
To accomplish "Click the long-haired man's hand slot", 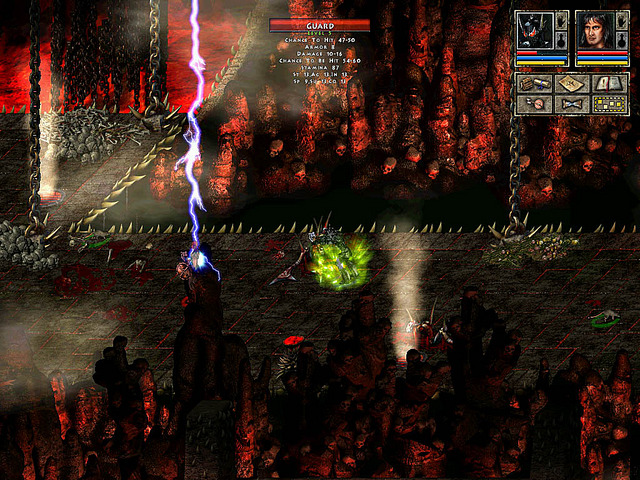I will (x=622, y=21).
